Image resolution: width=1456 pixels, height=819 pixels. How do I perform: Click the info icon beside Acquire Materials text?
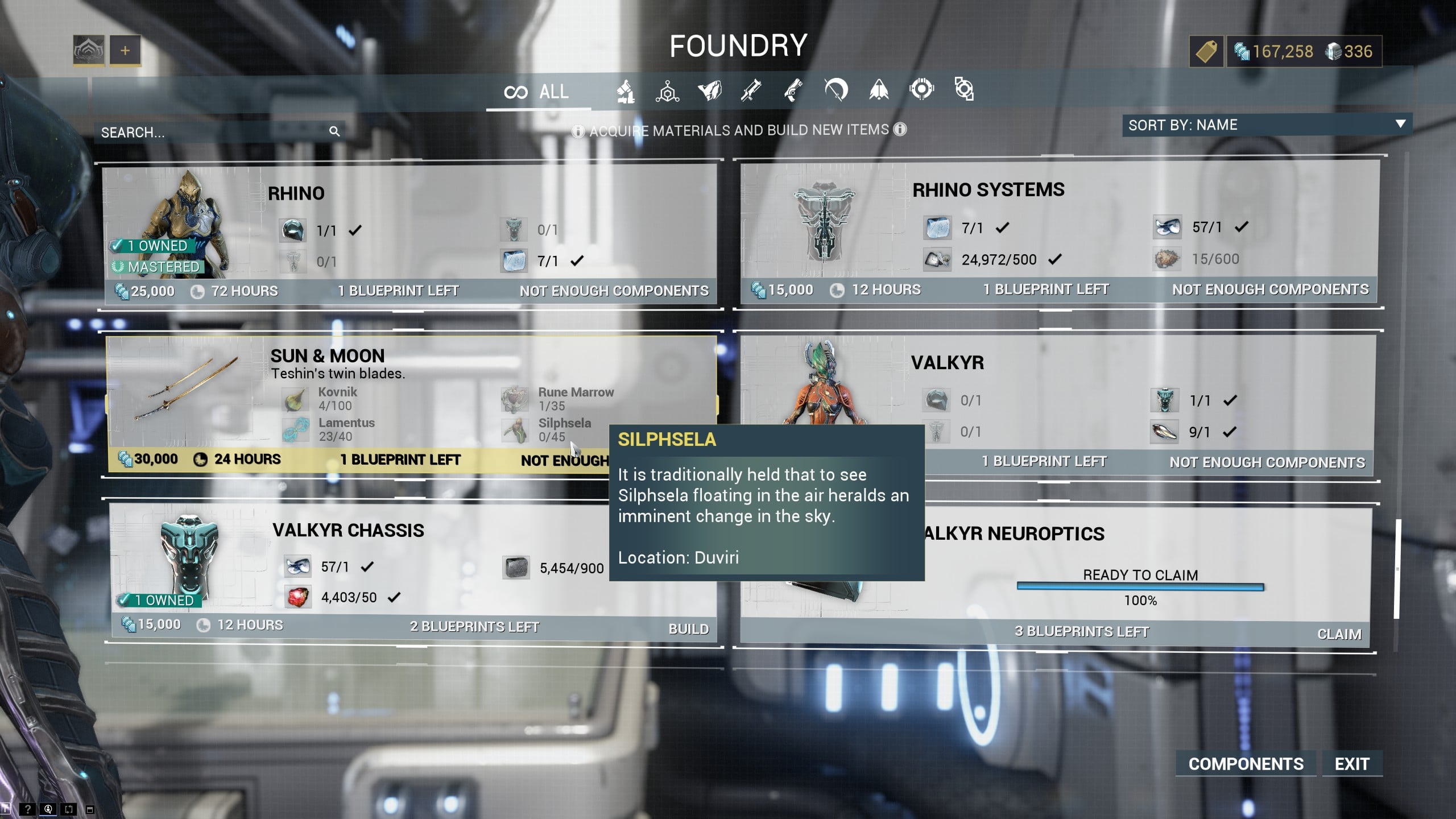[578, 130]
